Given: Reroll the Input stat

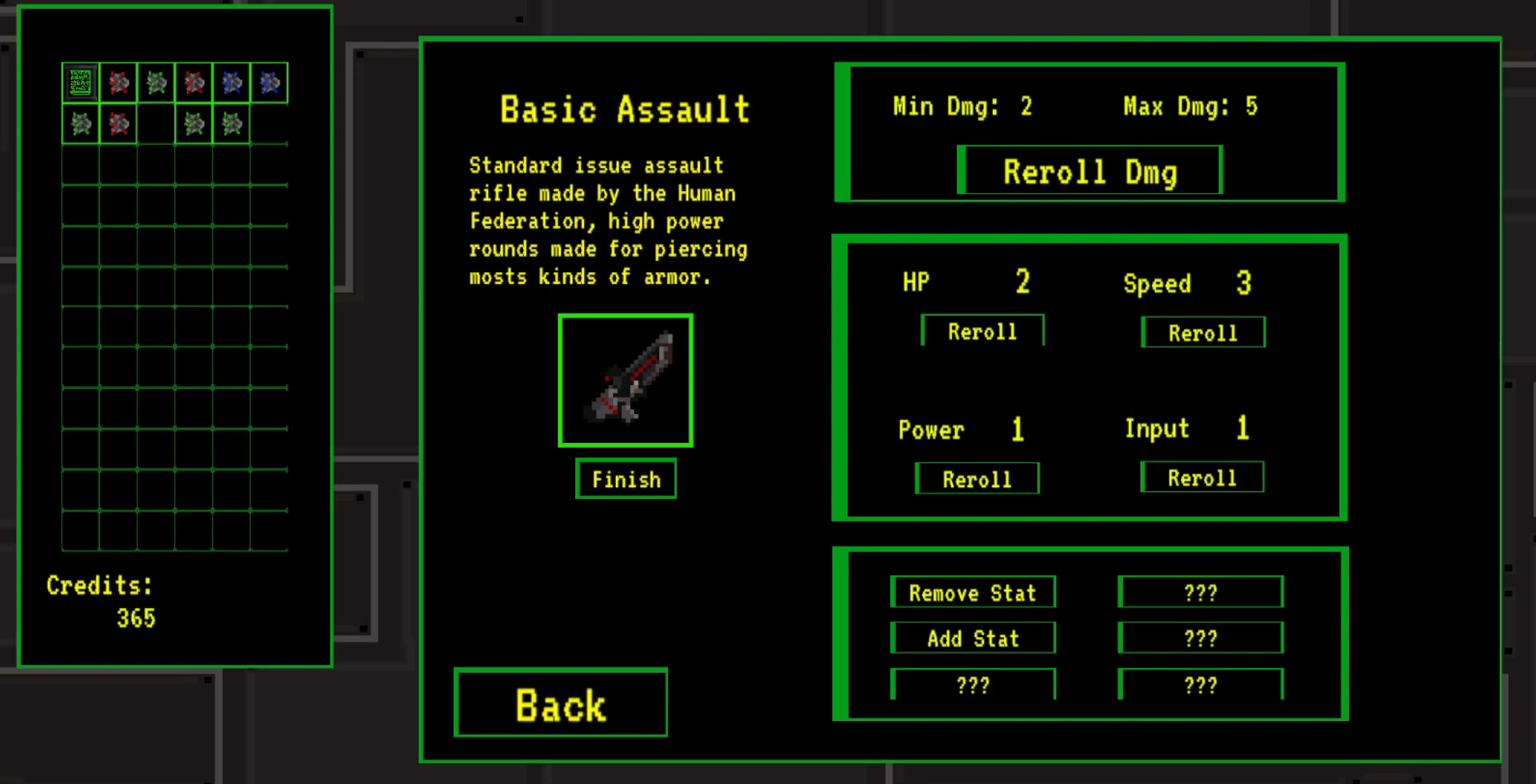Looking at the screenshot, I should (x=1202, y=477).
